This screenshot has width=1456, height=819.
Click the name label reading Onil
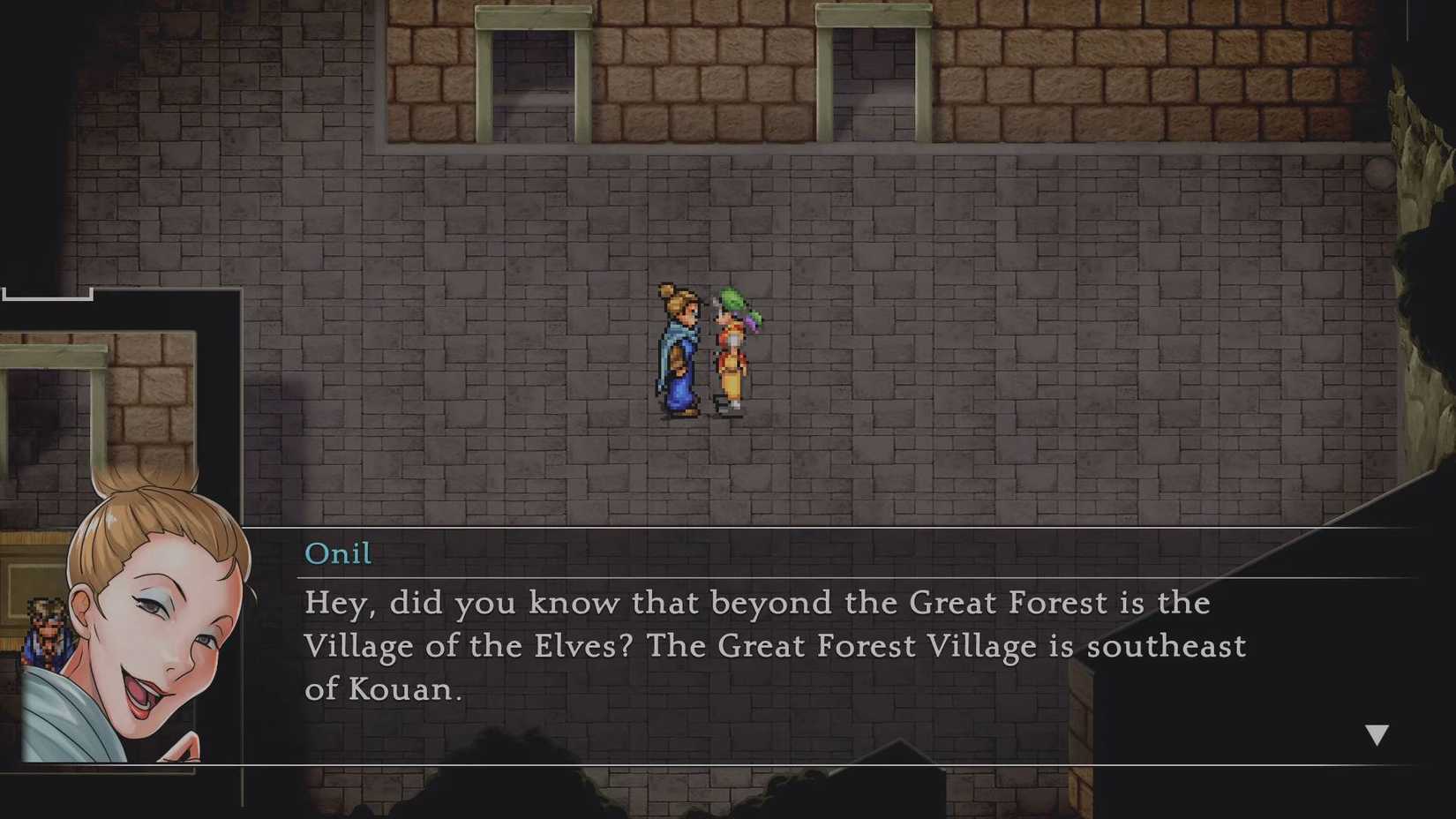(x=338, y=552)
